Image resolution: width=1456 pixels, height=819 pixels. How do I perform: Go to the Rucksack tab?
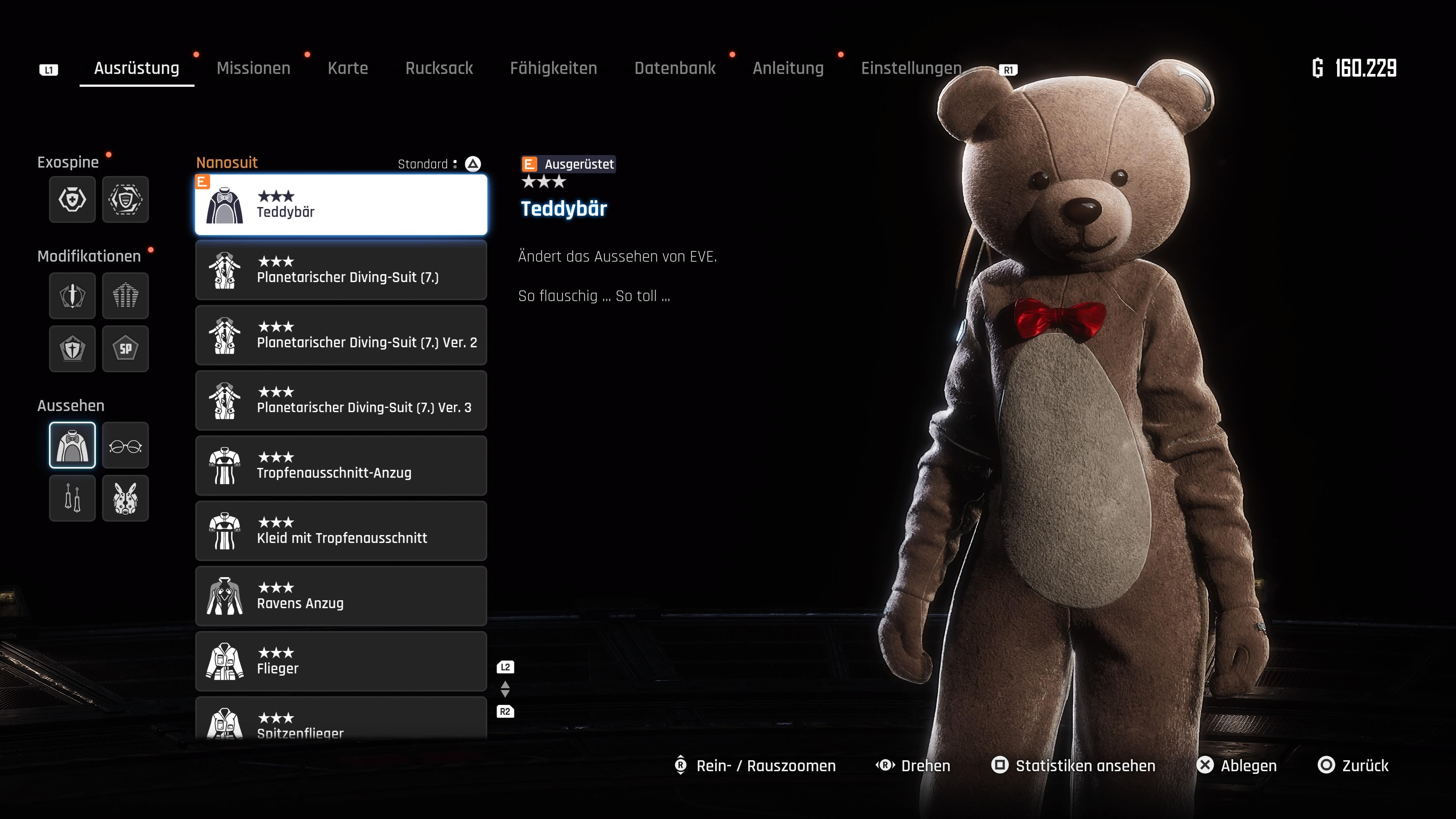(439, 68)
